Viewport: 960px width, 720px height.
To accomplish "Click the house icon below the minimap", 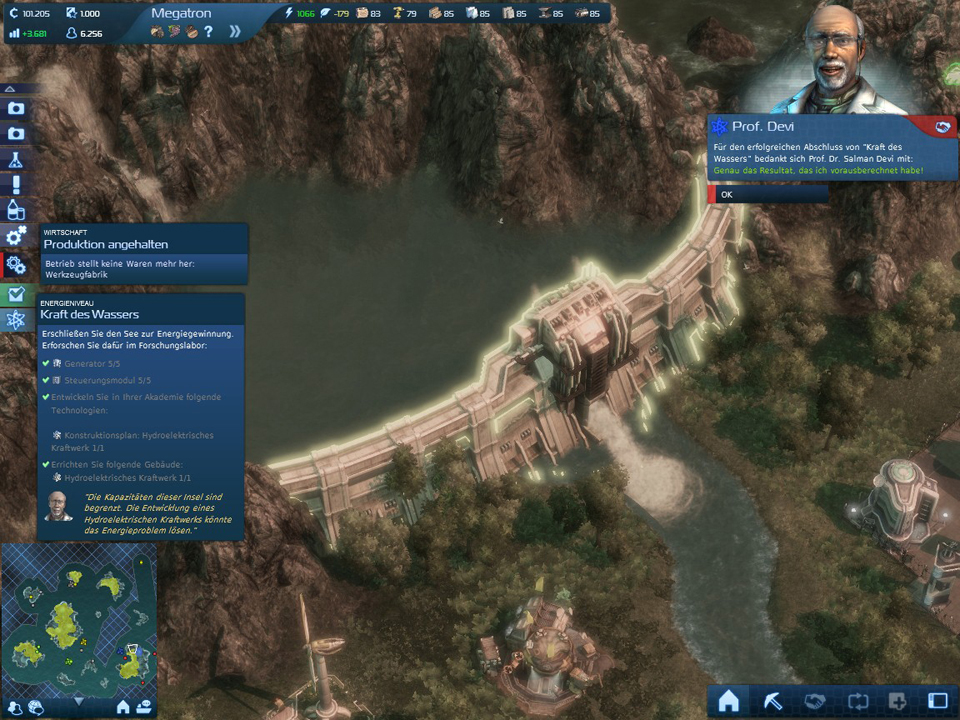I will point(123,707).
